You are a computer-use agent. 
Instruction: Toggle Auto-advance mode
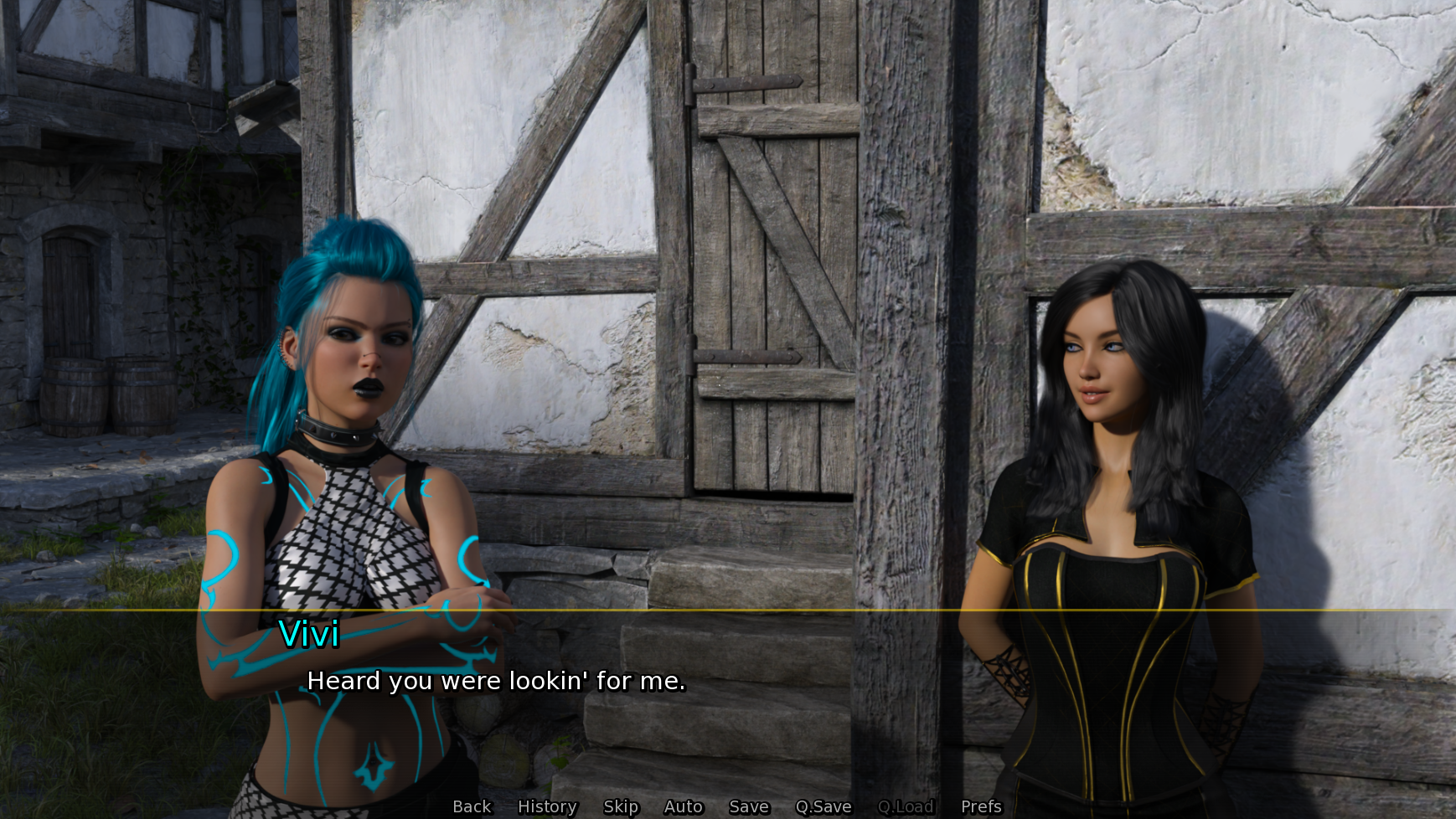coord(683,806)
